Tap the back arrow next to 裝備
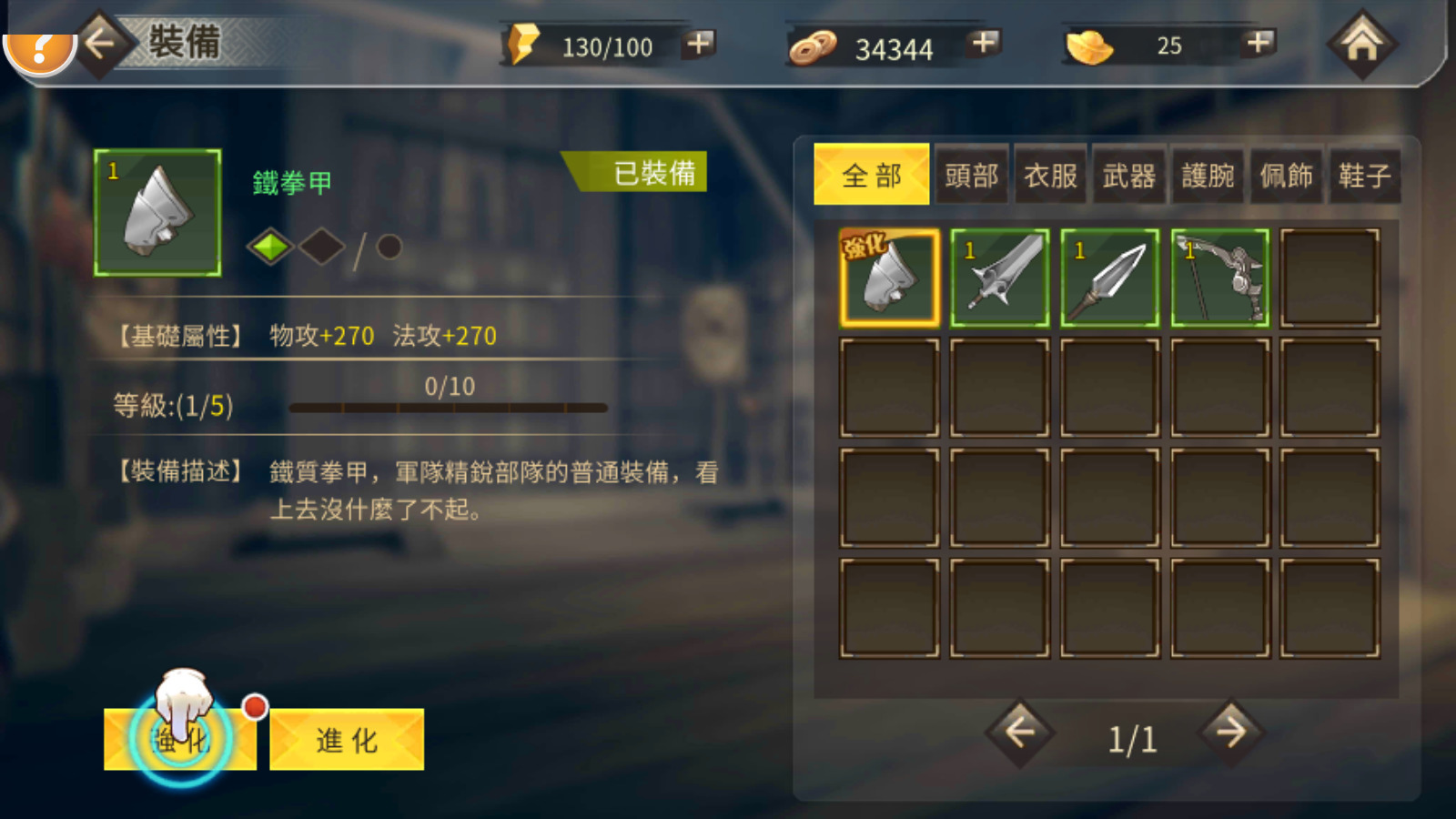Image resolution: width=1456 pixels, height=819 pixels. tap(98, 43)
